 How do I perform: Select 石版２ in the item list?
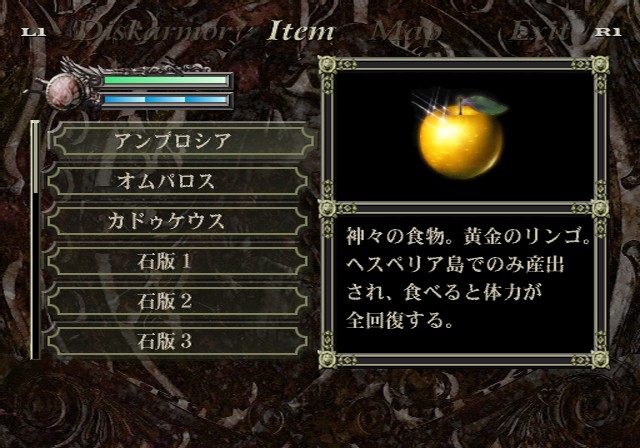(x=180, y=301)
